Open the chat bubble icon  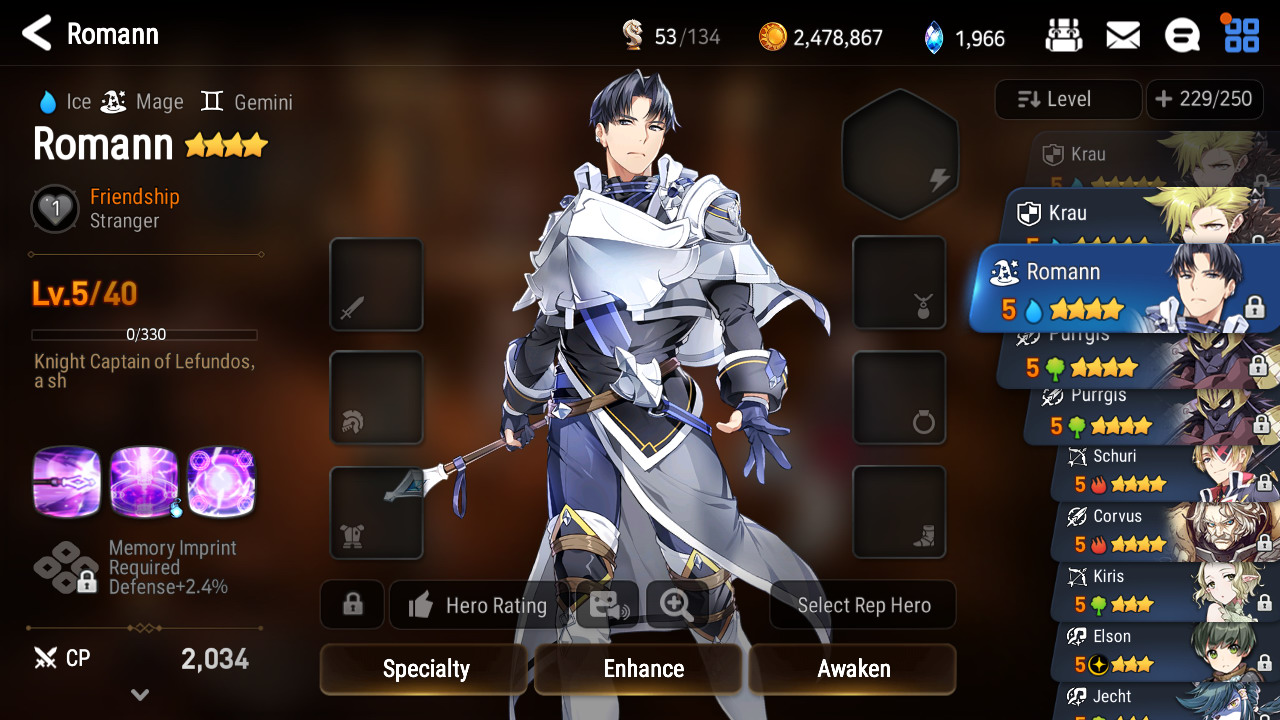pyautogui.click(x=1182, y=37)
